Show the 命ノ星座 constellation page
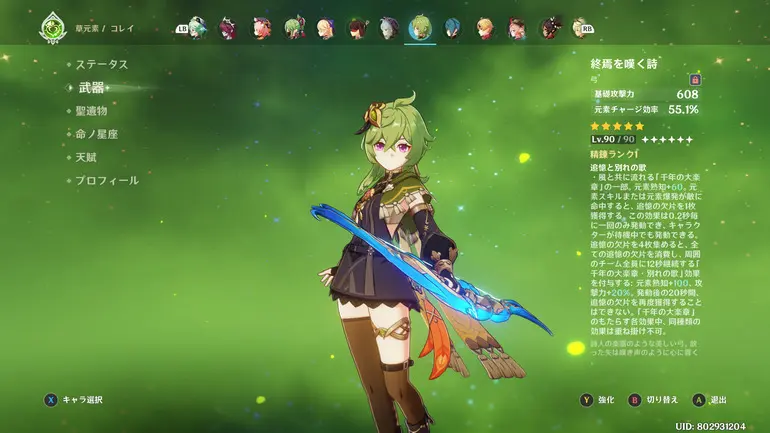 (96, 134)
